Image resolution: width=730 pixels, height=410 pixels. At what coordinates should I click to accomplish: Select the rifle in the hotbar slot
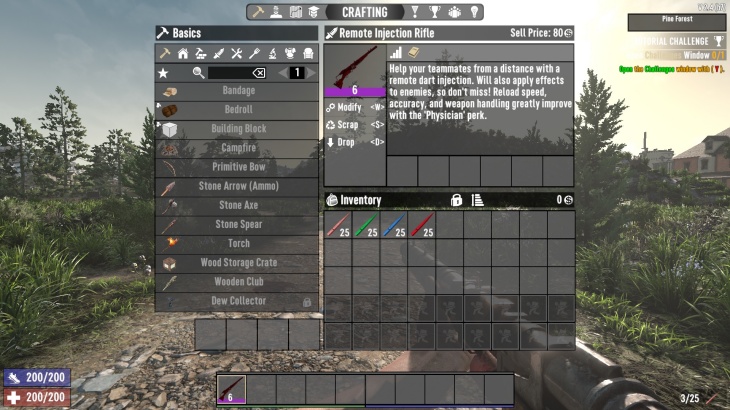coord(231,389)
